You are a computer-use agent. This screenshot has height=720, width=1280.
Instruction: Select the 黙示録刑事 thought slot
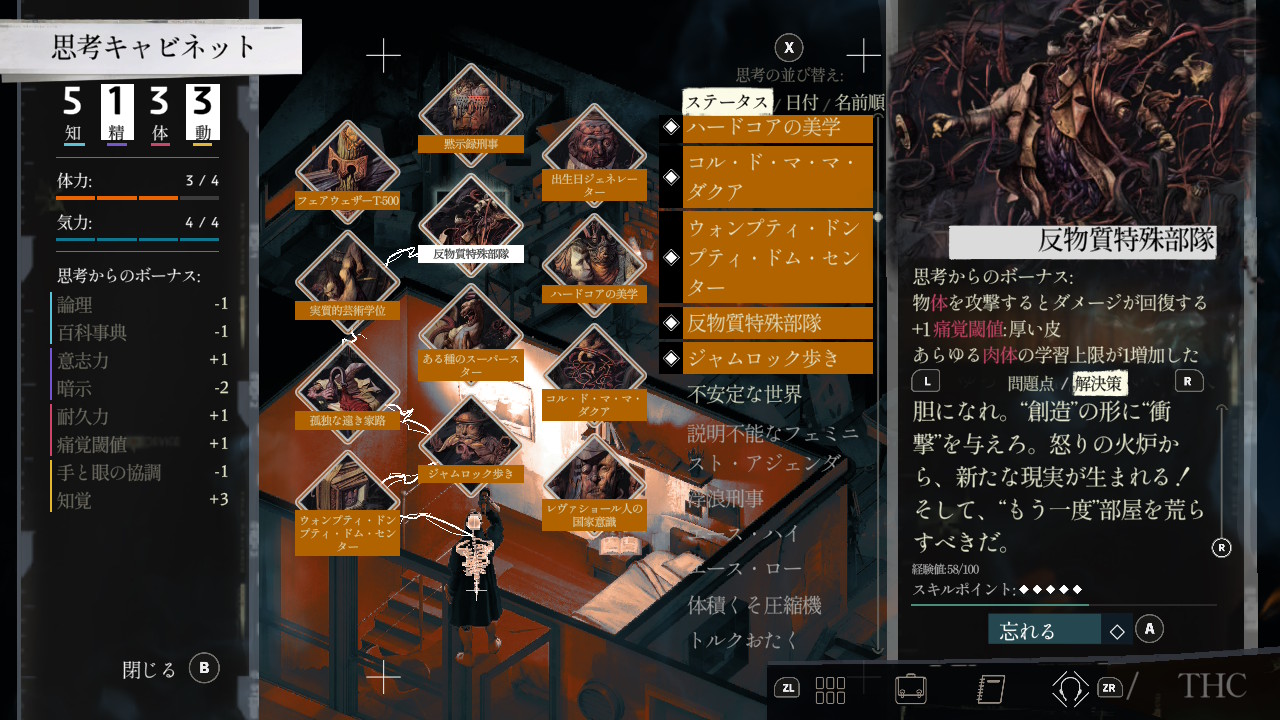(x=470, y=112)
